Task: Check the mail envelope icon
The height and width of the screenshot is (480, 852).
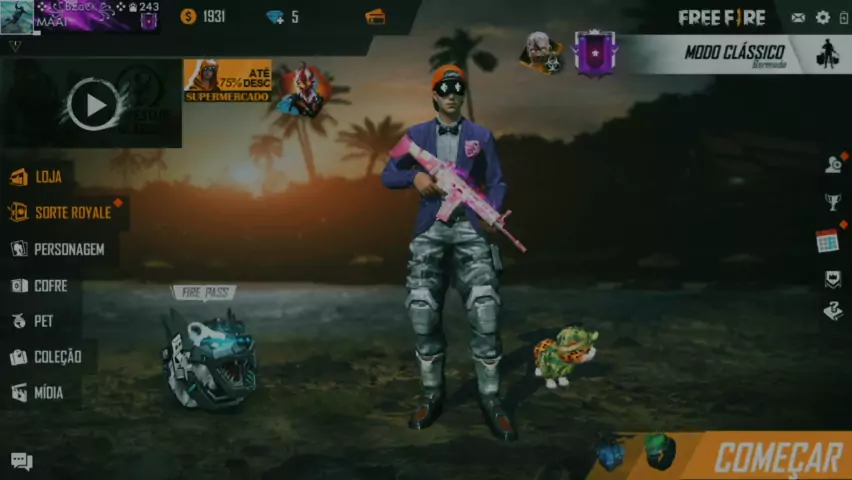Action: point(798,17)
